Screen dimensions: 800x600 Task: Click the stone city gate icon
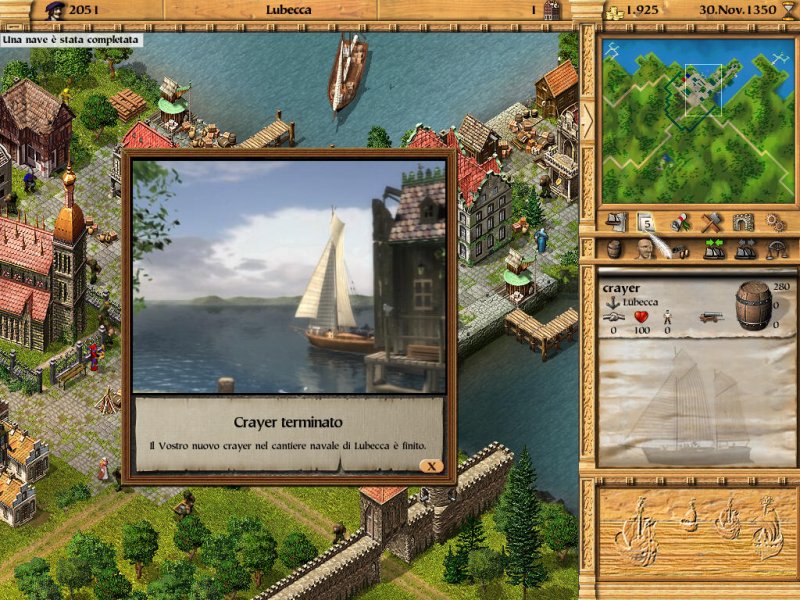[742, 221]
